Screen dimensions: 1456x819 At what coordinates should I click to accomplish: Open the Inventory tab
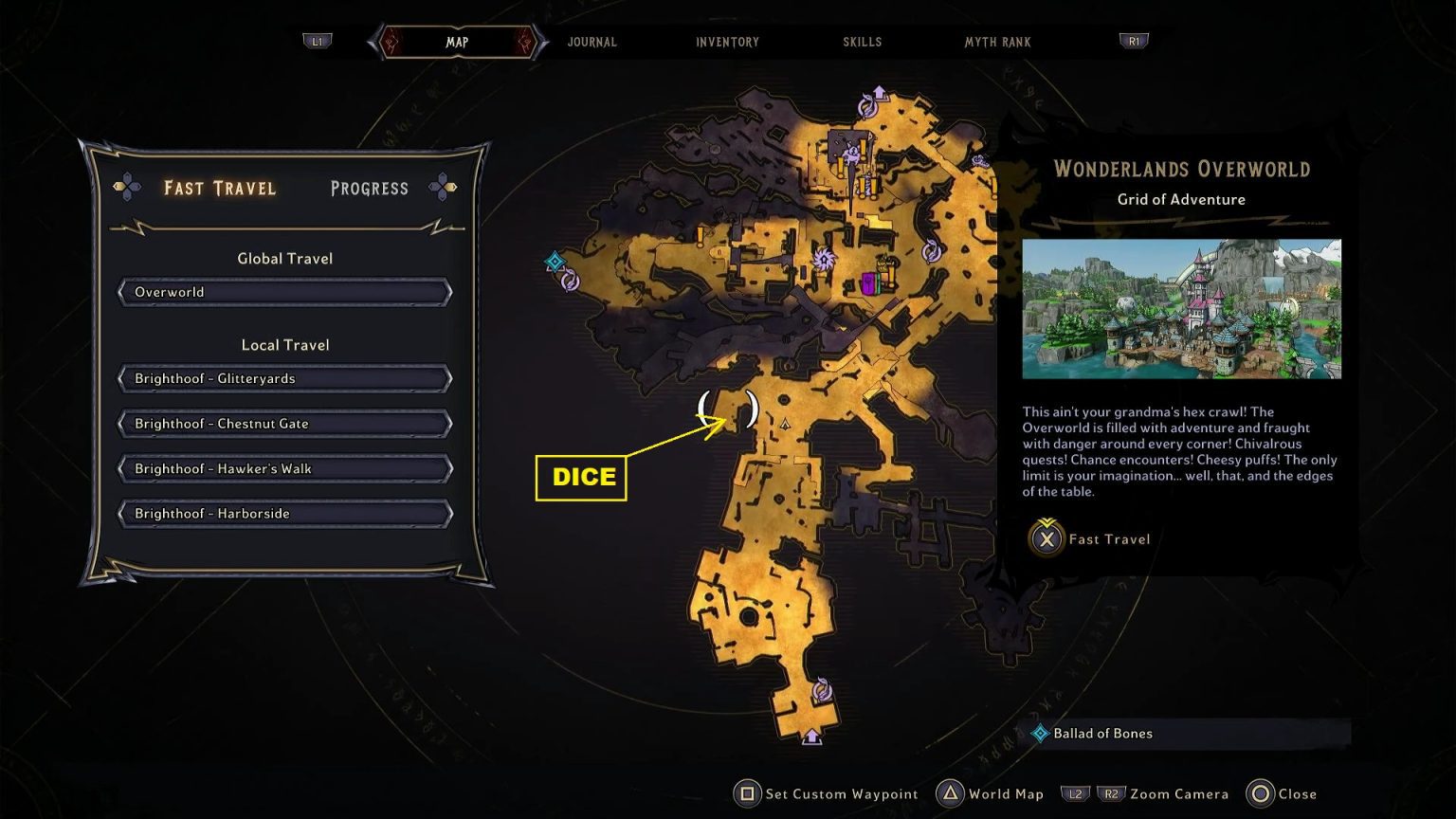tap(727, 42)
